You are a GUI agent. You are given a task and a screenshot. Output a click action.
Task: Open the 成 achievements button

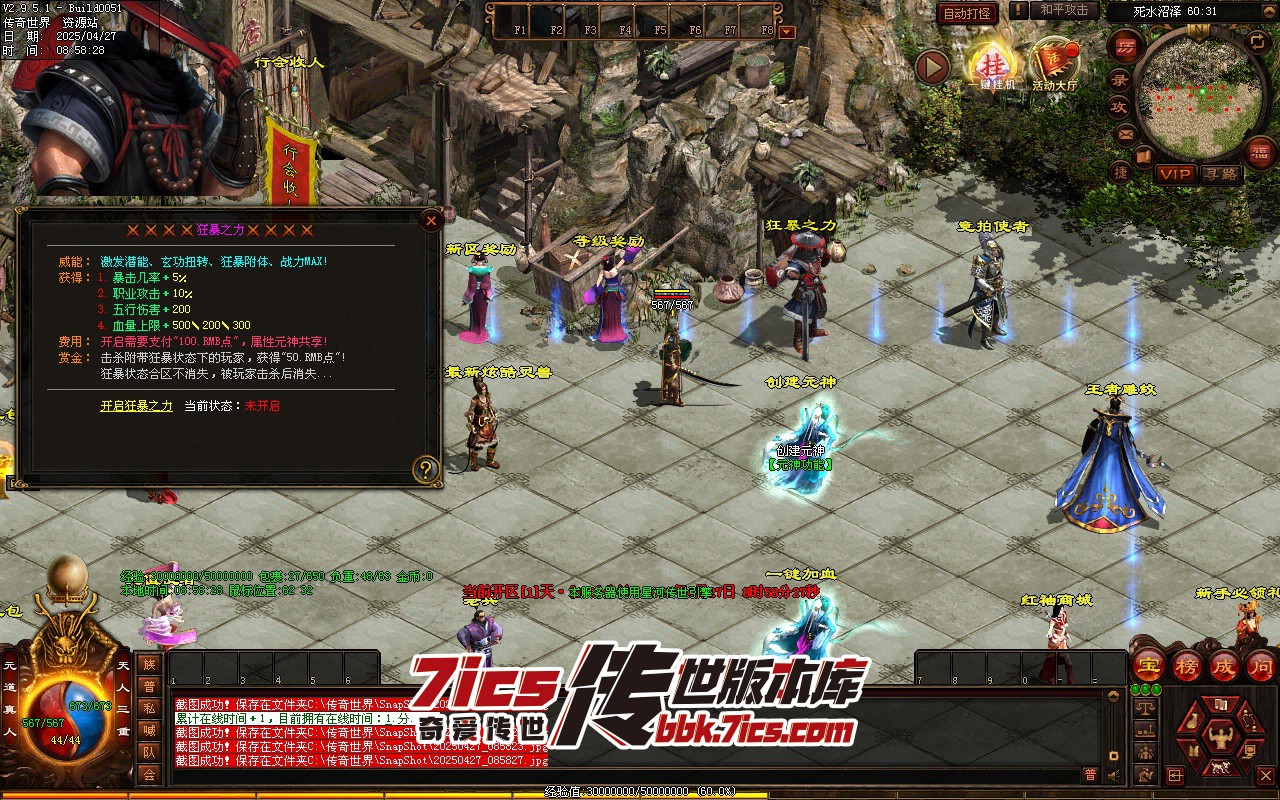point(1224,665)
